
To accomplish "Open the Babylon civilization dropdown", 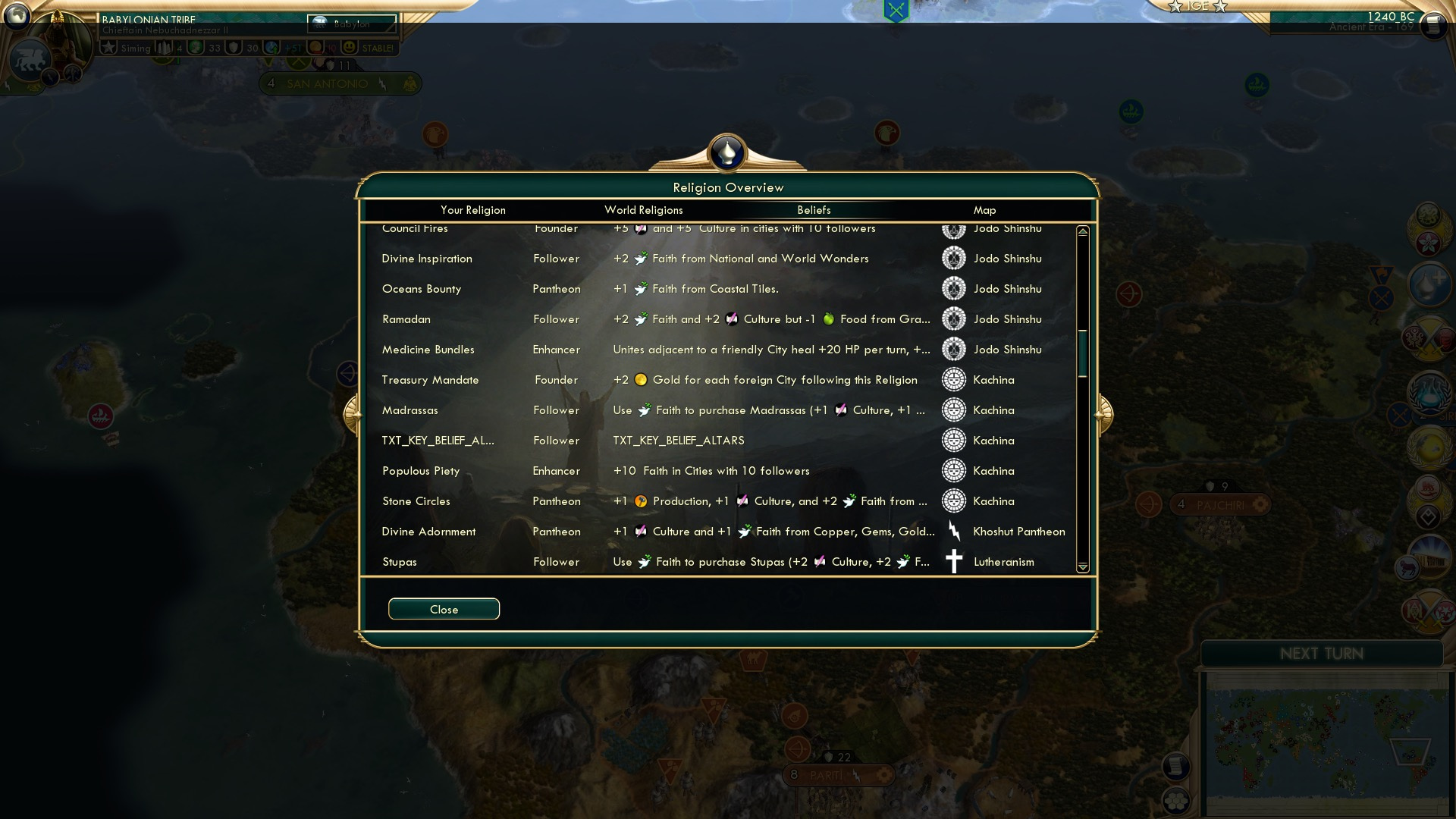I will coord(351,24).
